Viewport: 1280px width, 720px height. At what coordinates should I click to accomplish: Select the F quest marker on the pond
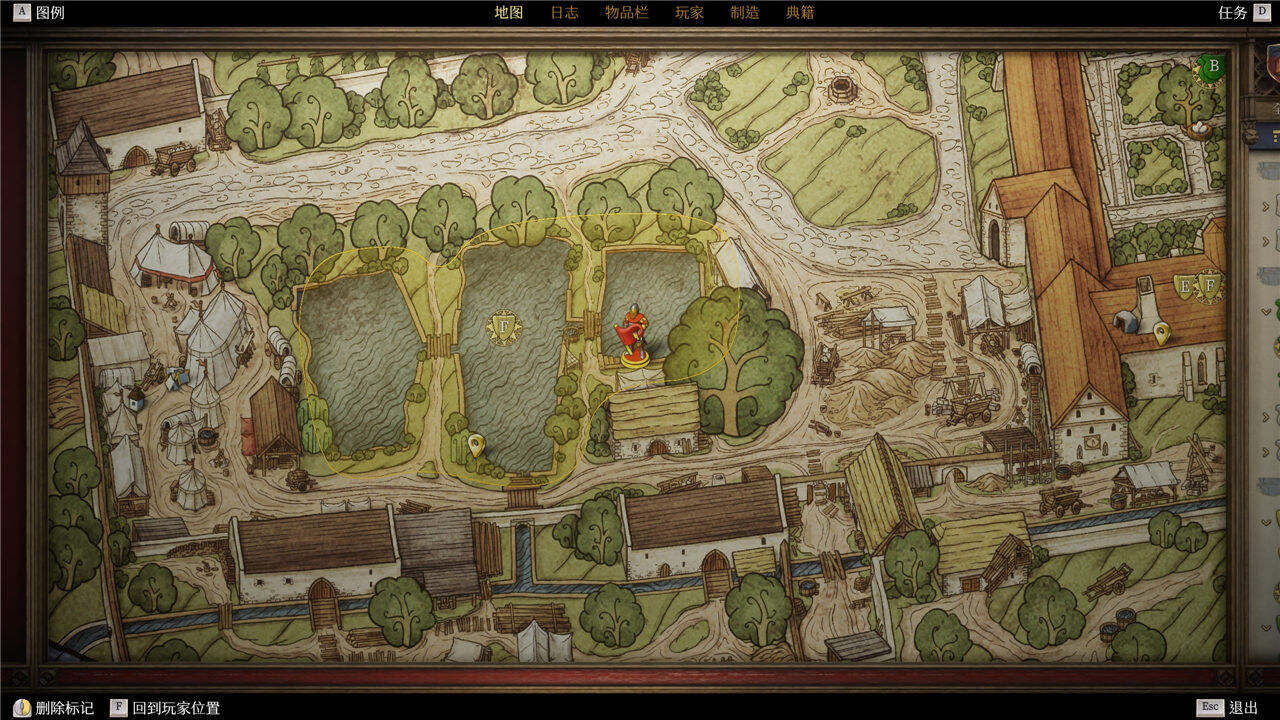504,327
